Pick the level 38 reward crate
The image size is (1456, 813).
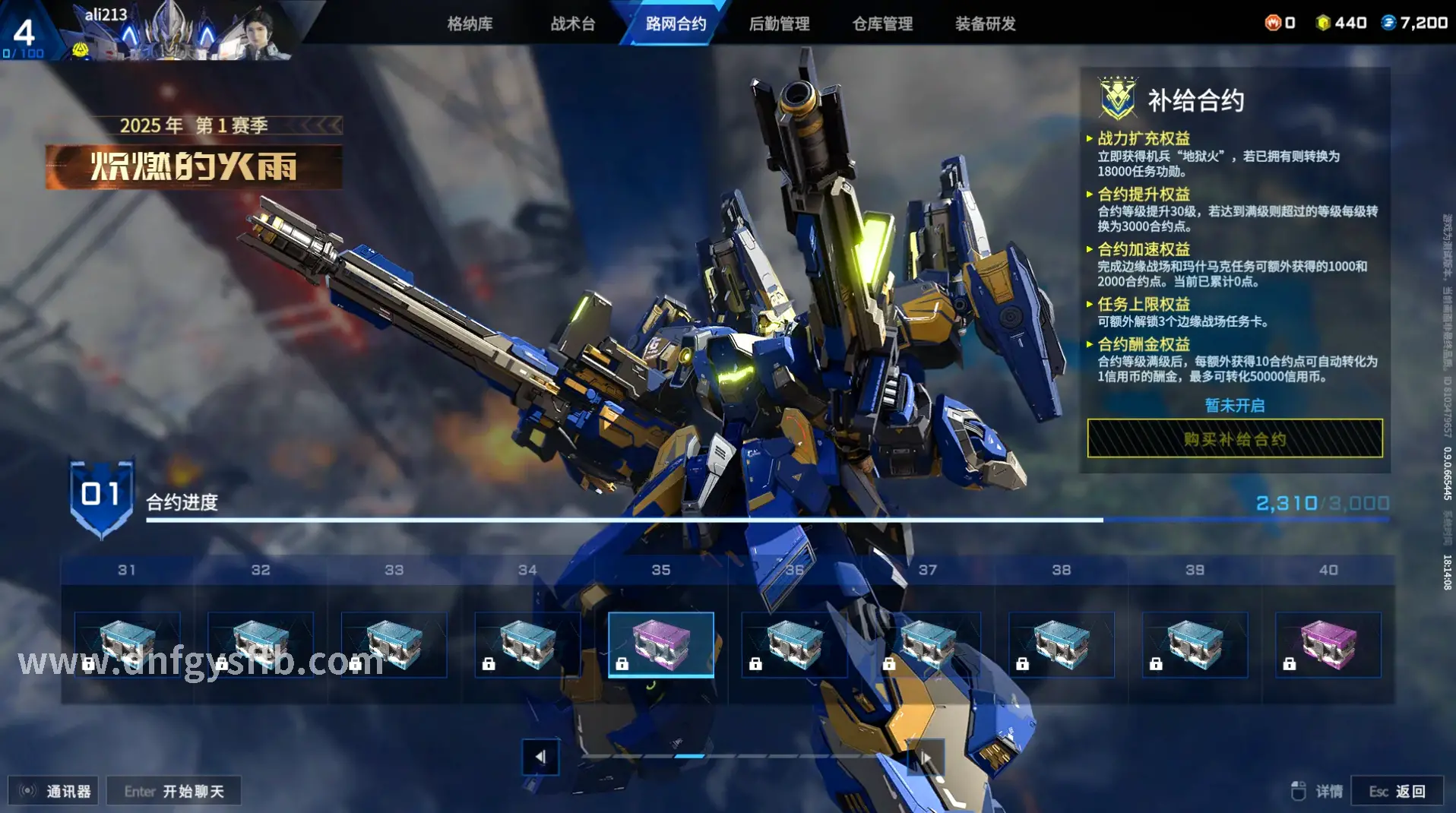tap(1062, 644)
